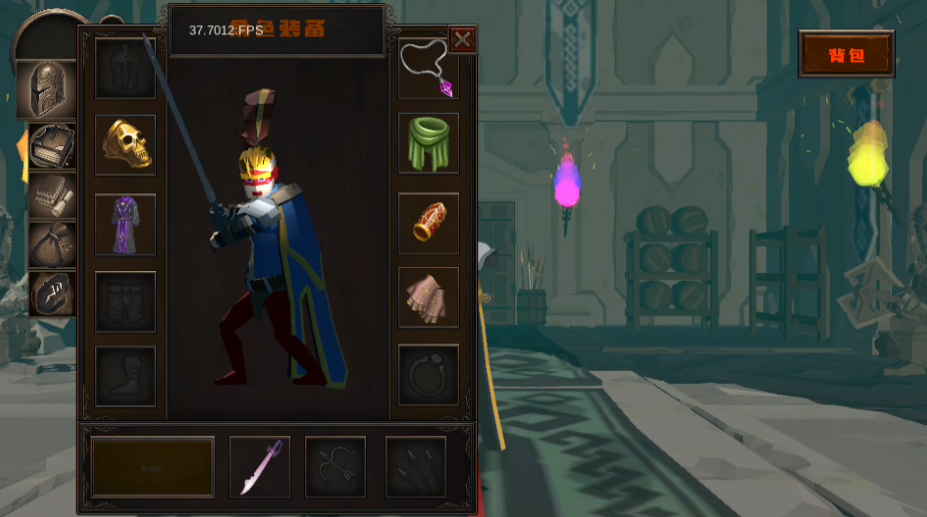927x517 pixels.
Task: Click the wide dark gold bottom slot
Action: click(153, 466)
